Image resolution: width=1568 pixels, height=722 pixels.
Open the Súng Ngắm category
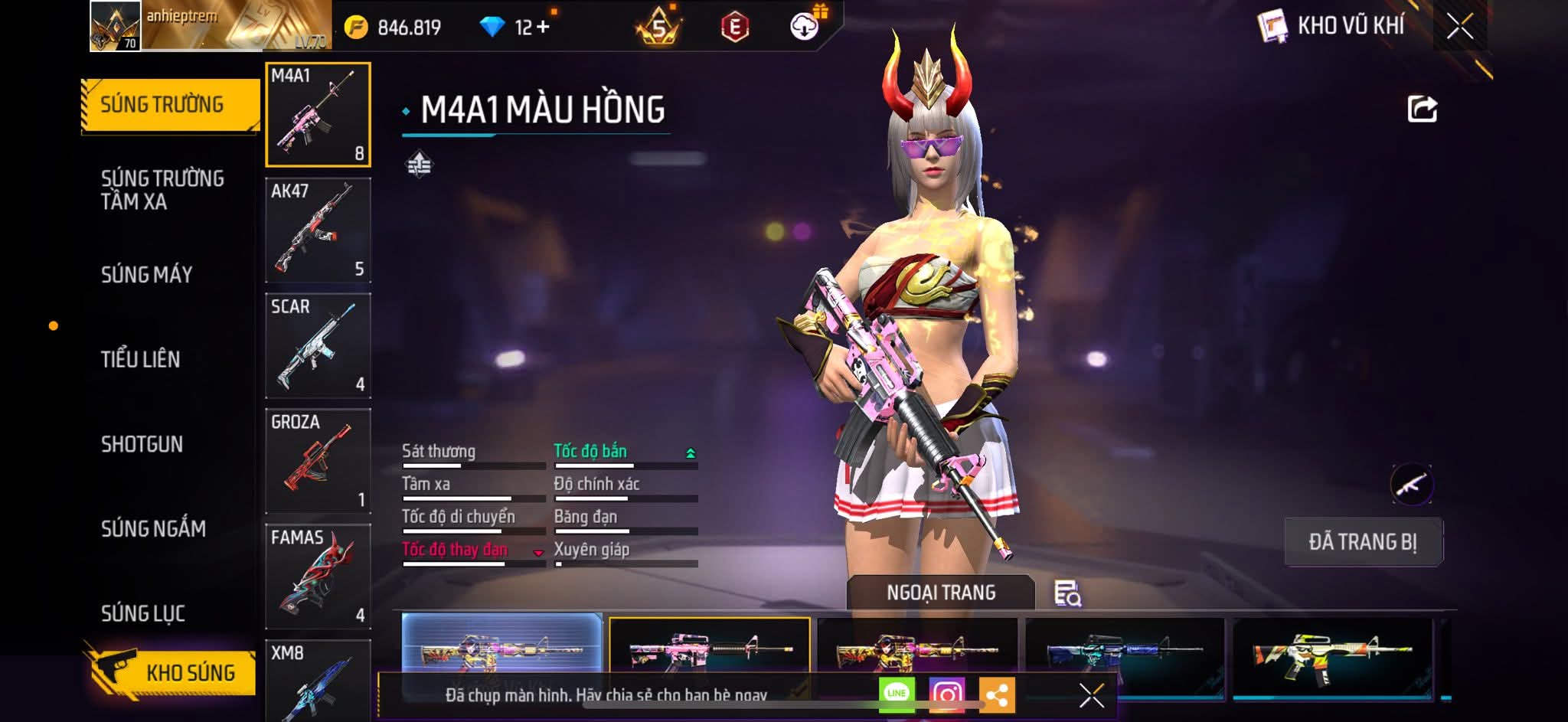(153, 529)
